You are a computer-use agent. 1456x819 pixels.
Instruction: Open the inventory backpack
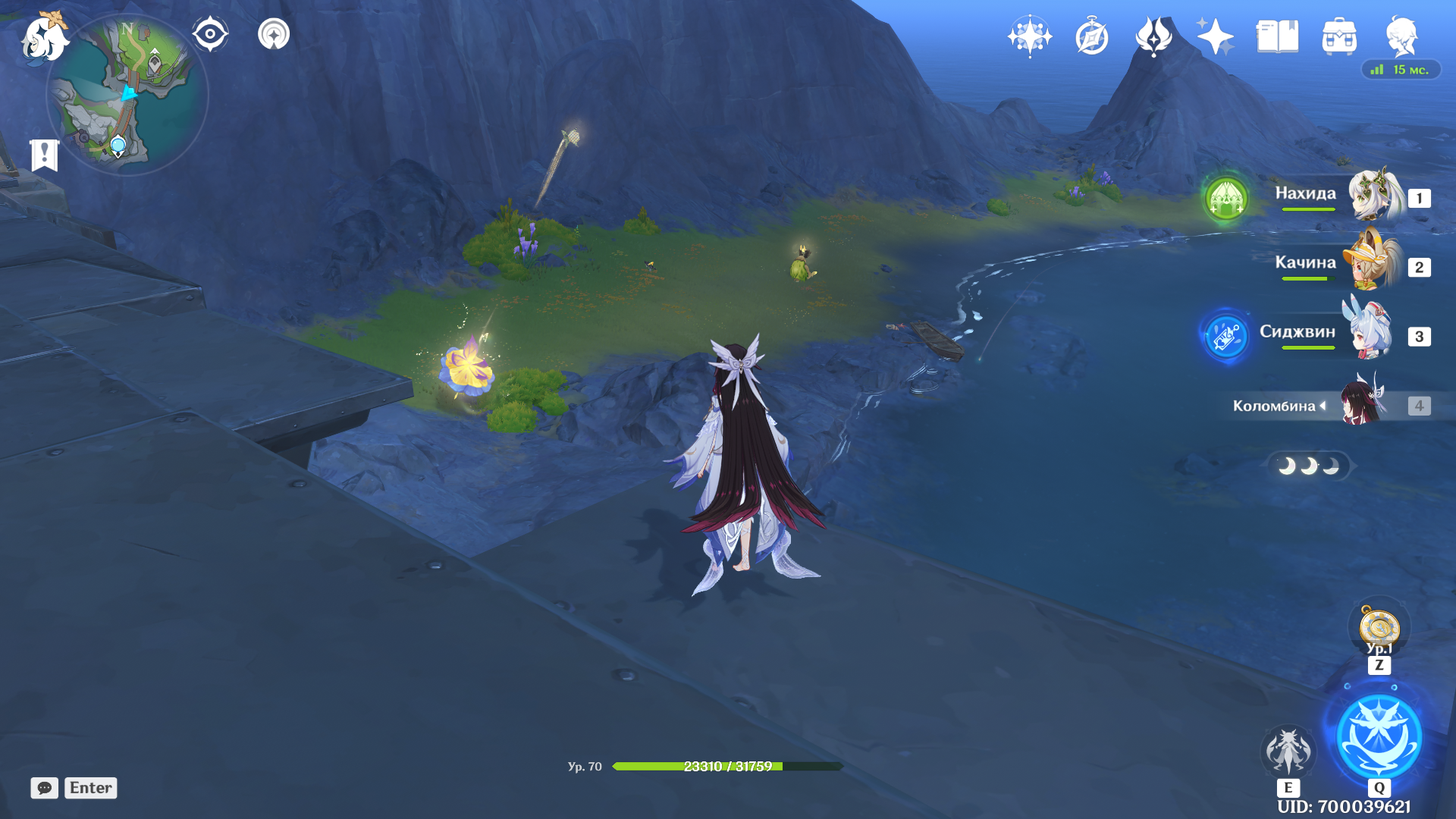(x=1339, y=36)
